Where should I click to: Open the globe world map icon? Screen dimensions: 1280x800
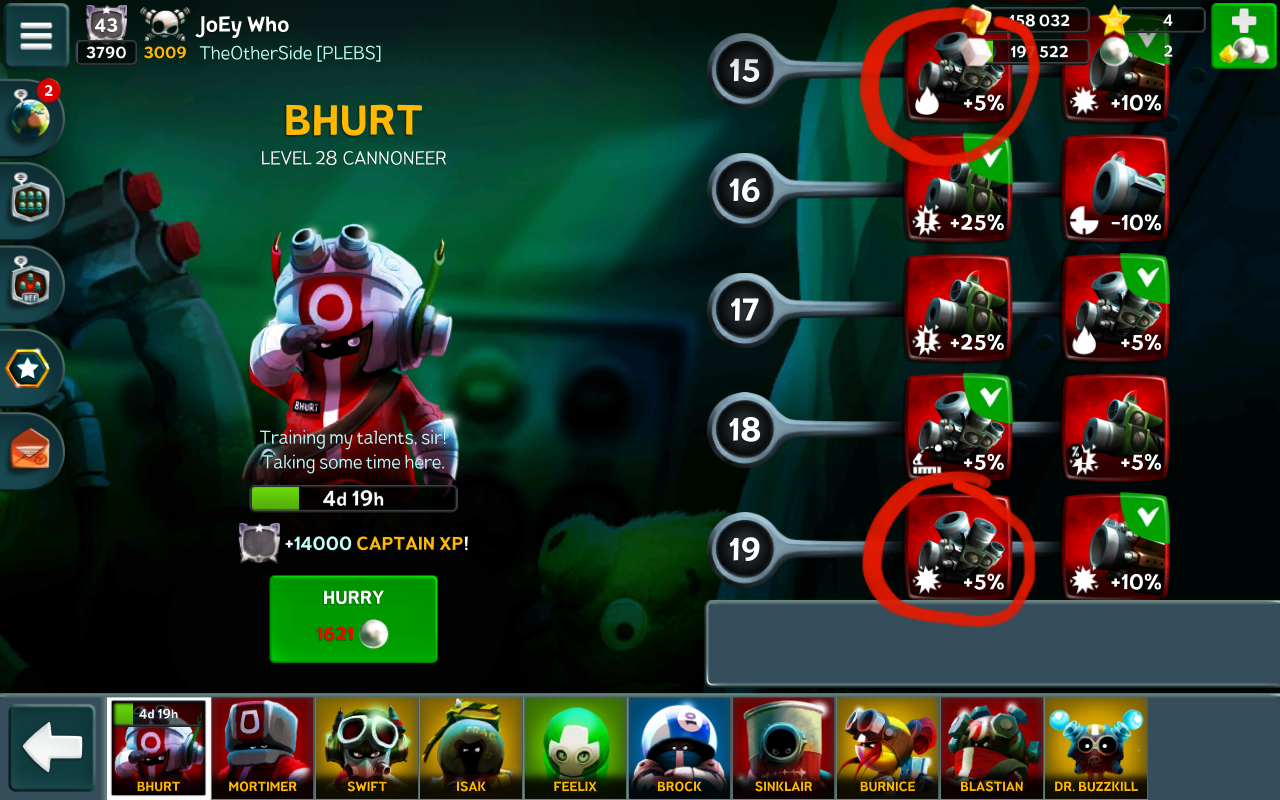pos(31,116)
